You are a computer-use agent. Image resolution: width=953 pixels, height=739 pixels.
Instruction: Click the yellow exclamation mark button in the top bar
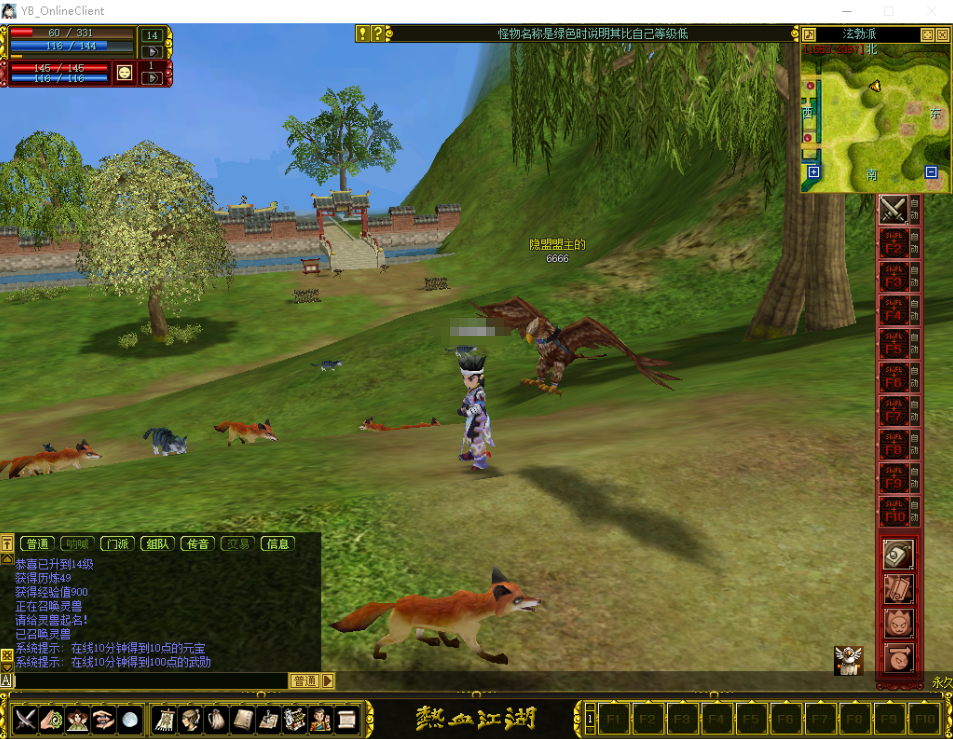point(363,34)
